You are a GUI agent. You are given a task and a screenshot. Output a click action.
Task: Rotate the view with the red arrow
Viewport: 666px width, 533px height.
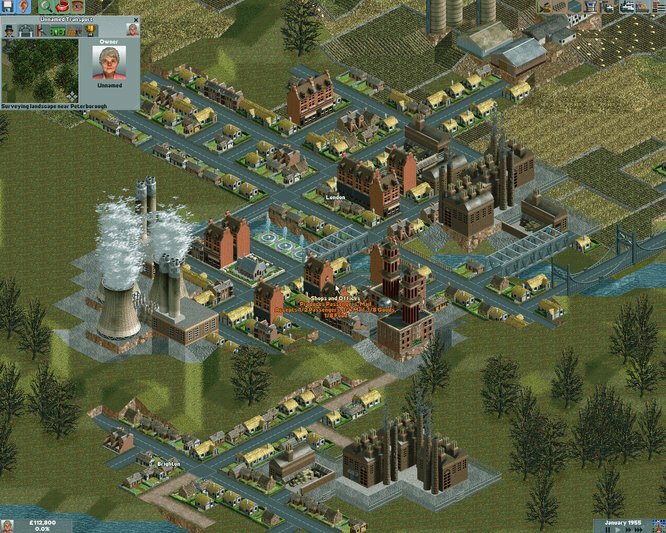coord(60,7)
